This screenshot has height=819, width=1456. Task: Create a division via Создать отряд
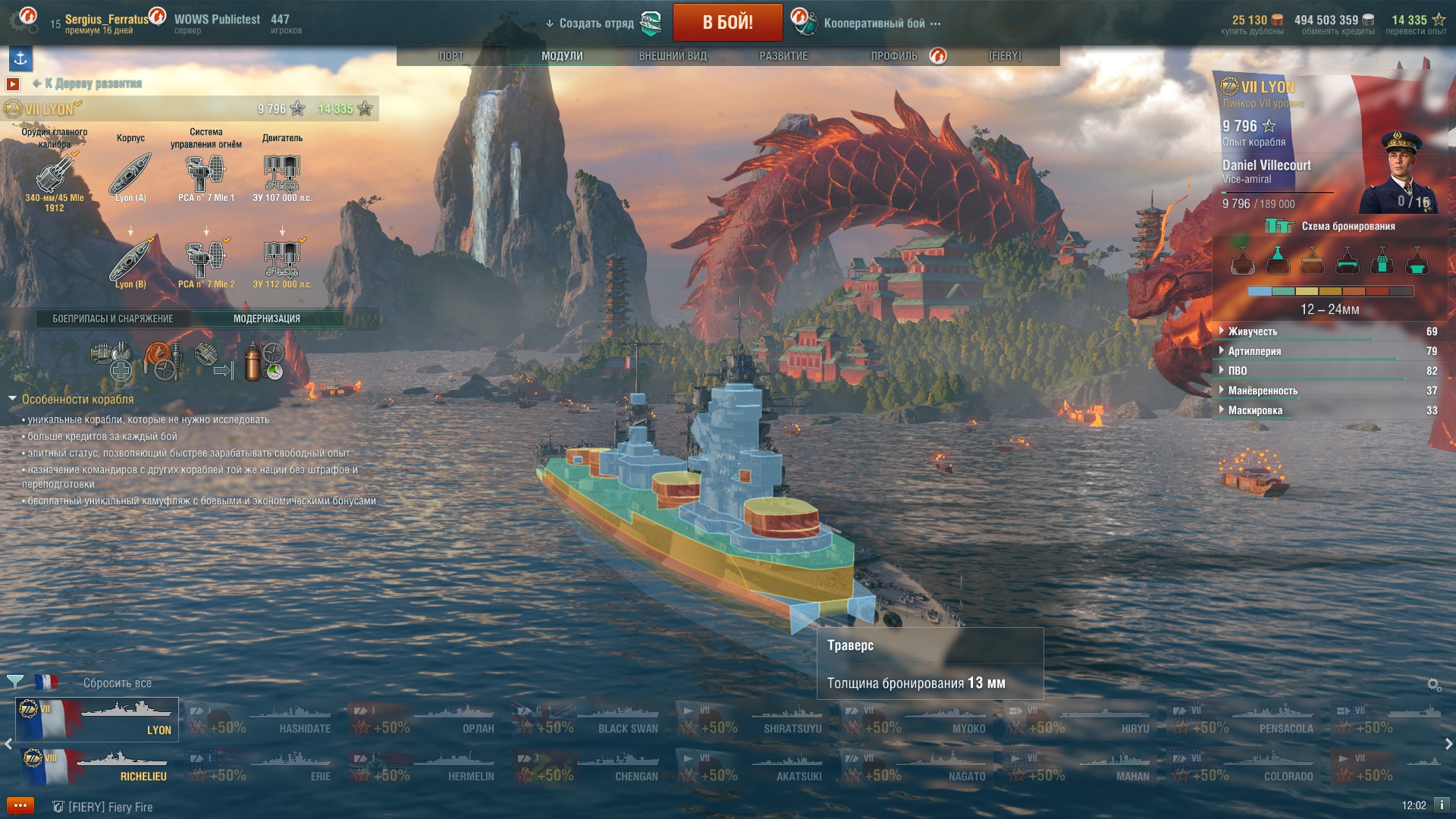[x=596, y=24]
